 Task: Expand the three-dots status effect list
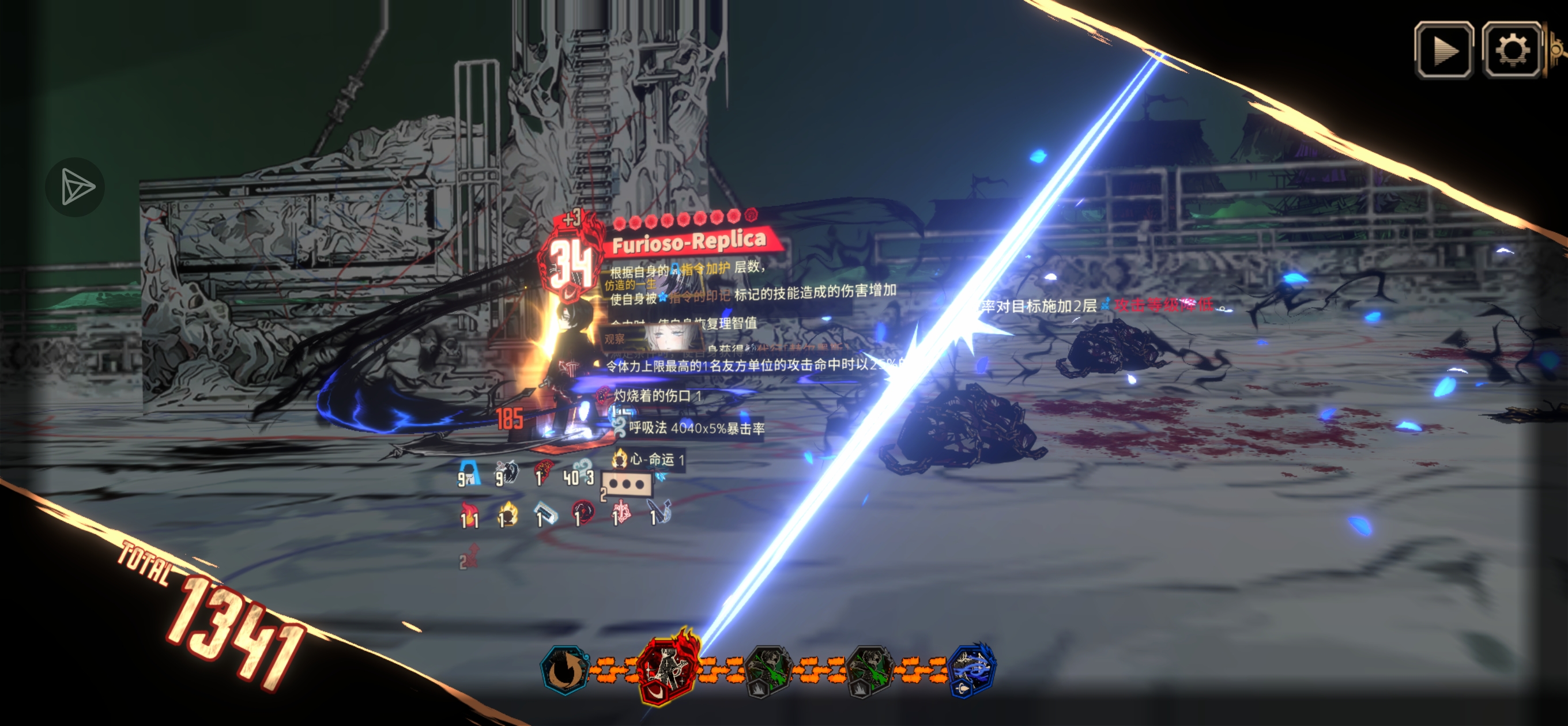(x=627, y=485)
